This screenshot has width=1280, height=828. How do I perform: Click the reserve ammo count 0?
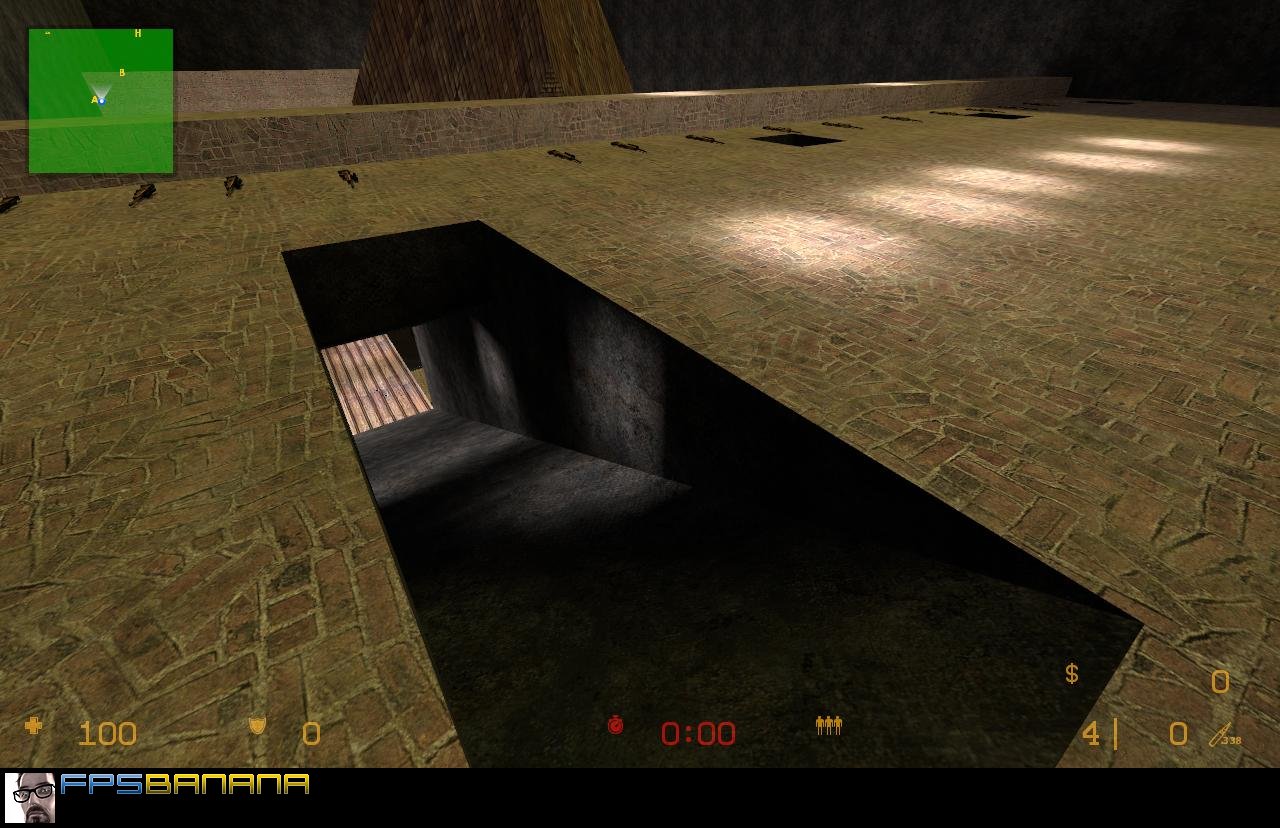pos(1177,733)
